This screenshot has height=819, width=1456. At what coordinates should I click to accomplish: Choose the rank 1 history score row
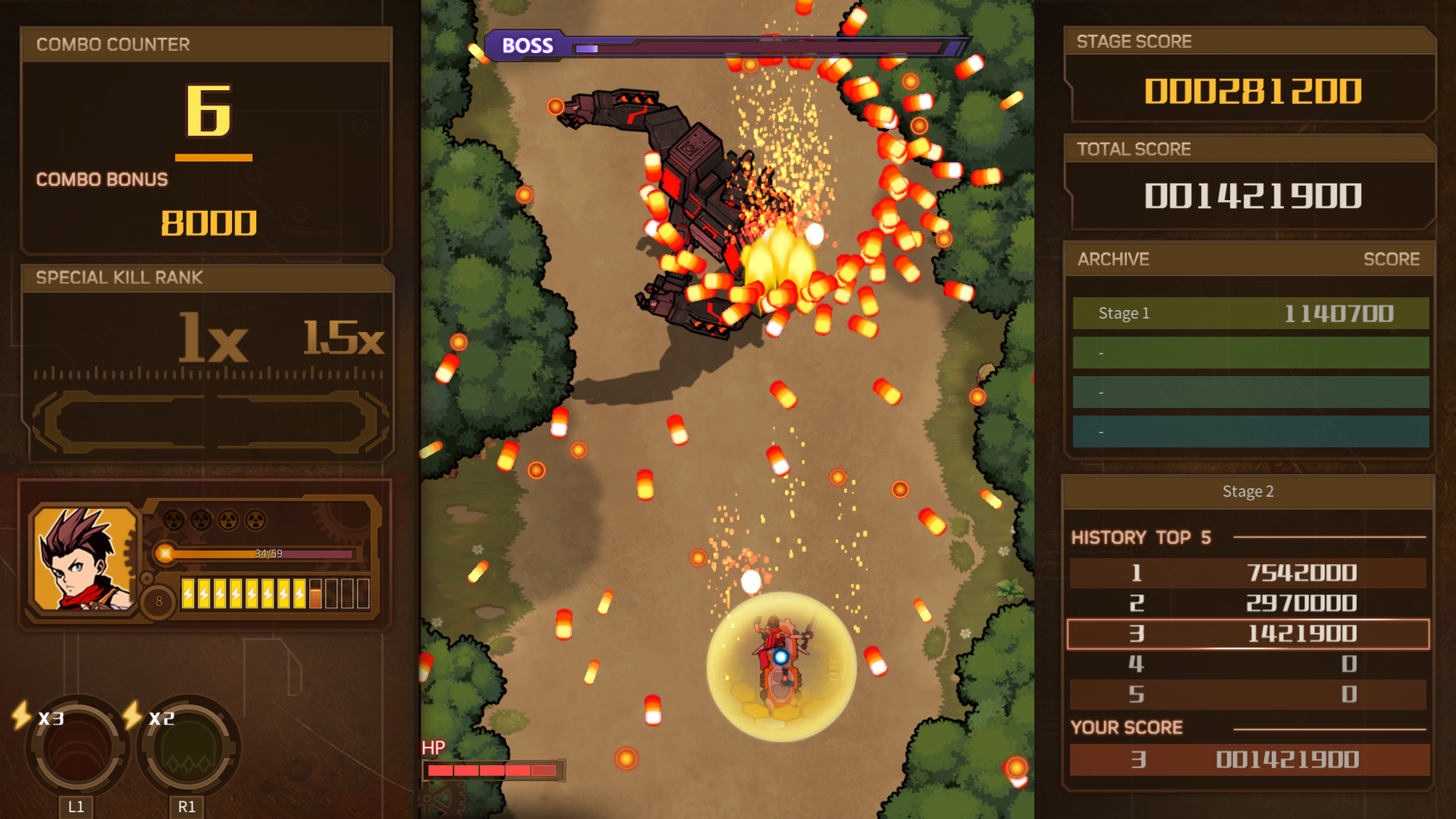tap(1248, 573)
